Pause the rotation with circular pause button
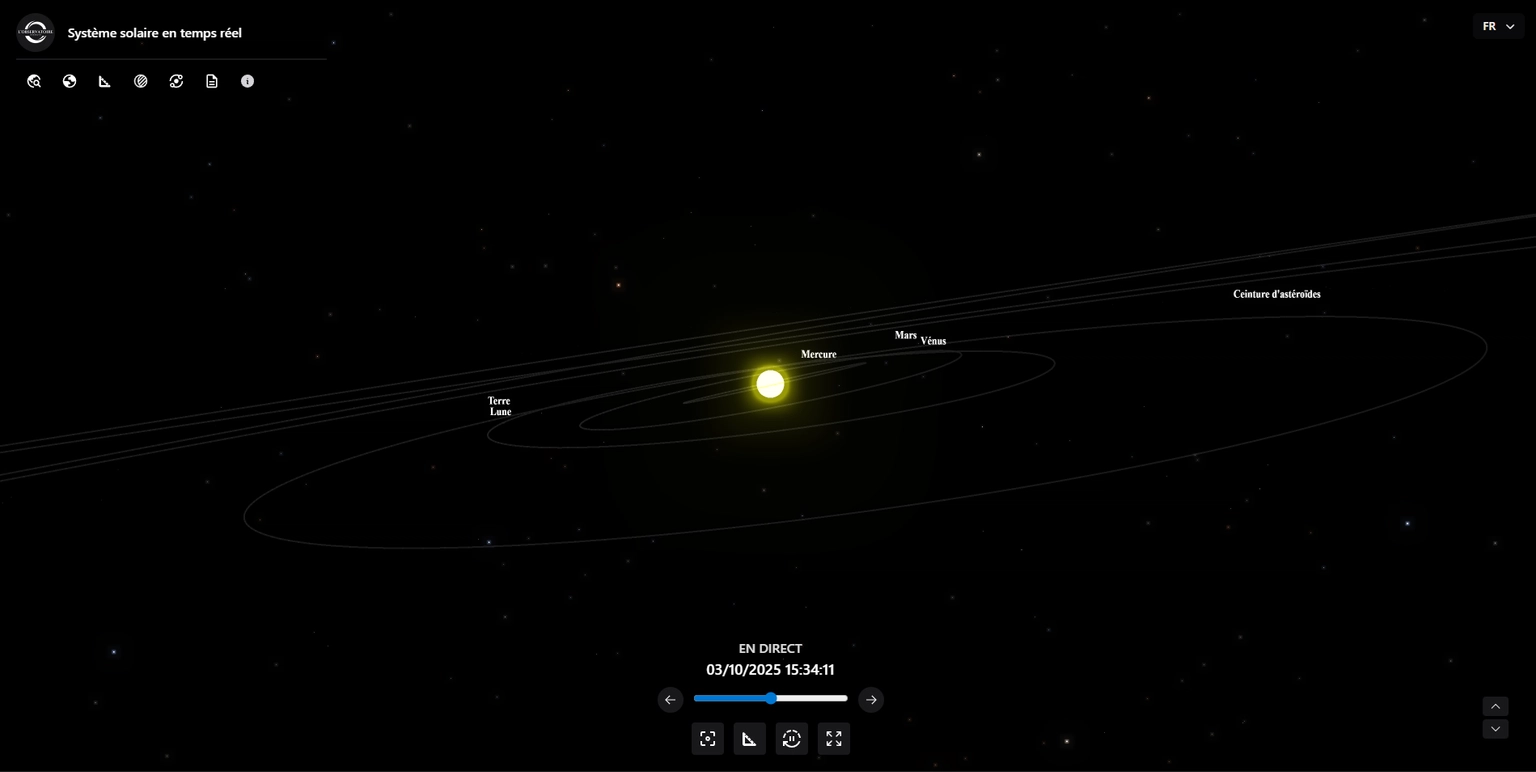 pyautogui.click(x=792, y=739)
